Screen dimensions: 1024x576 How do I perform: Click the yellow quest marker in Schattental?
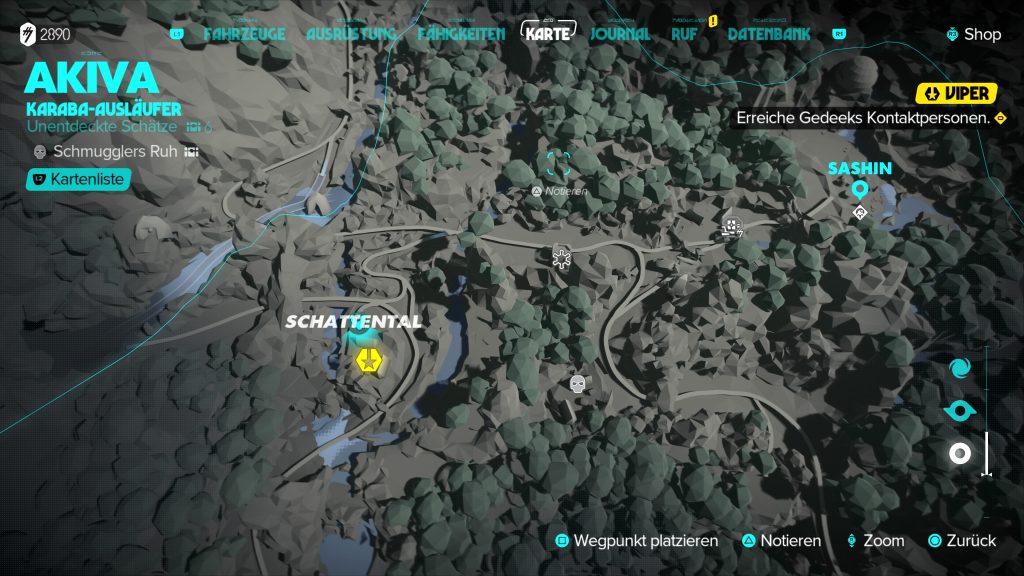370,360
